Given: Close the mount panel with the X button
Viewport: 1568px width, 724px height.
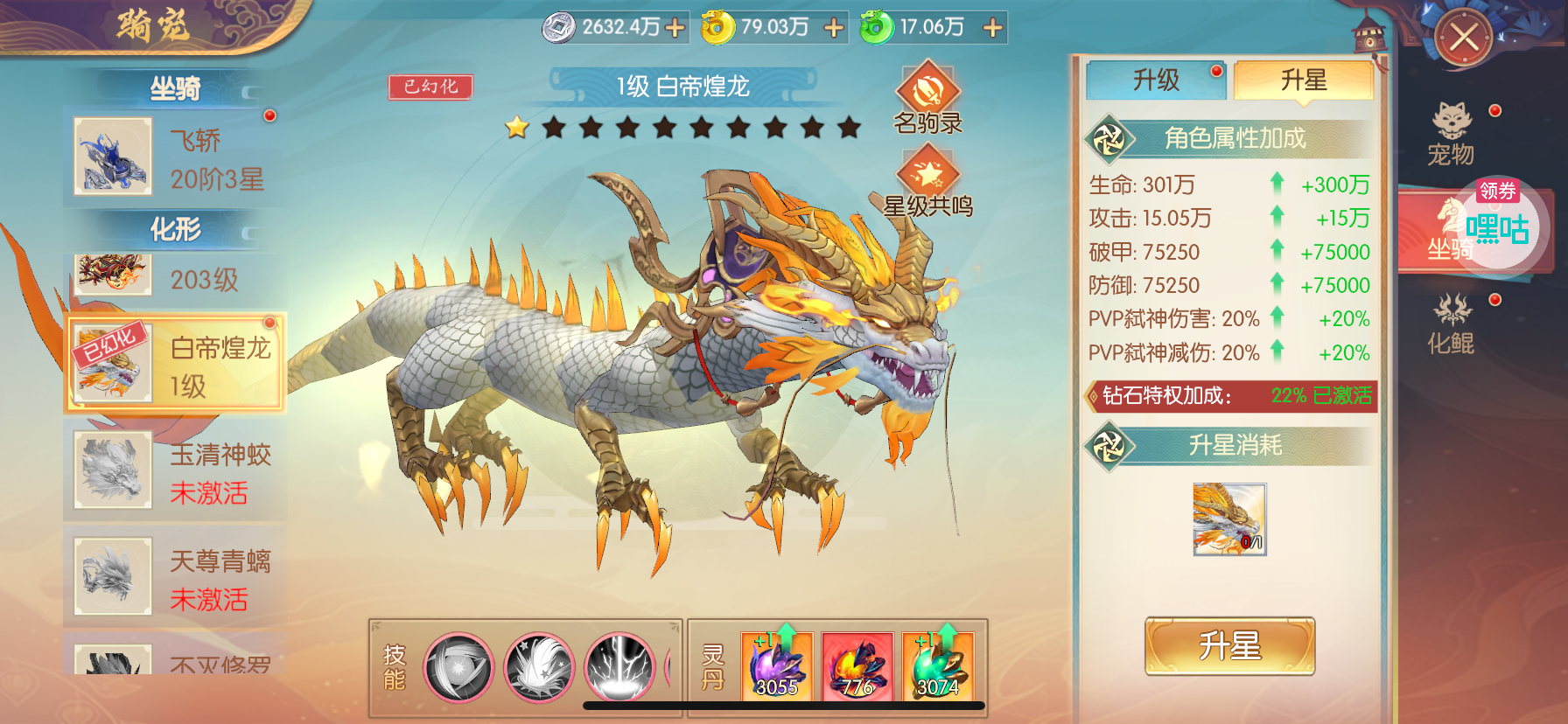Looking at the screenshot, I should point(1463,38).
